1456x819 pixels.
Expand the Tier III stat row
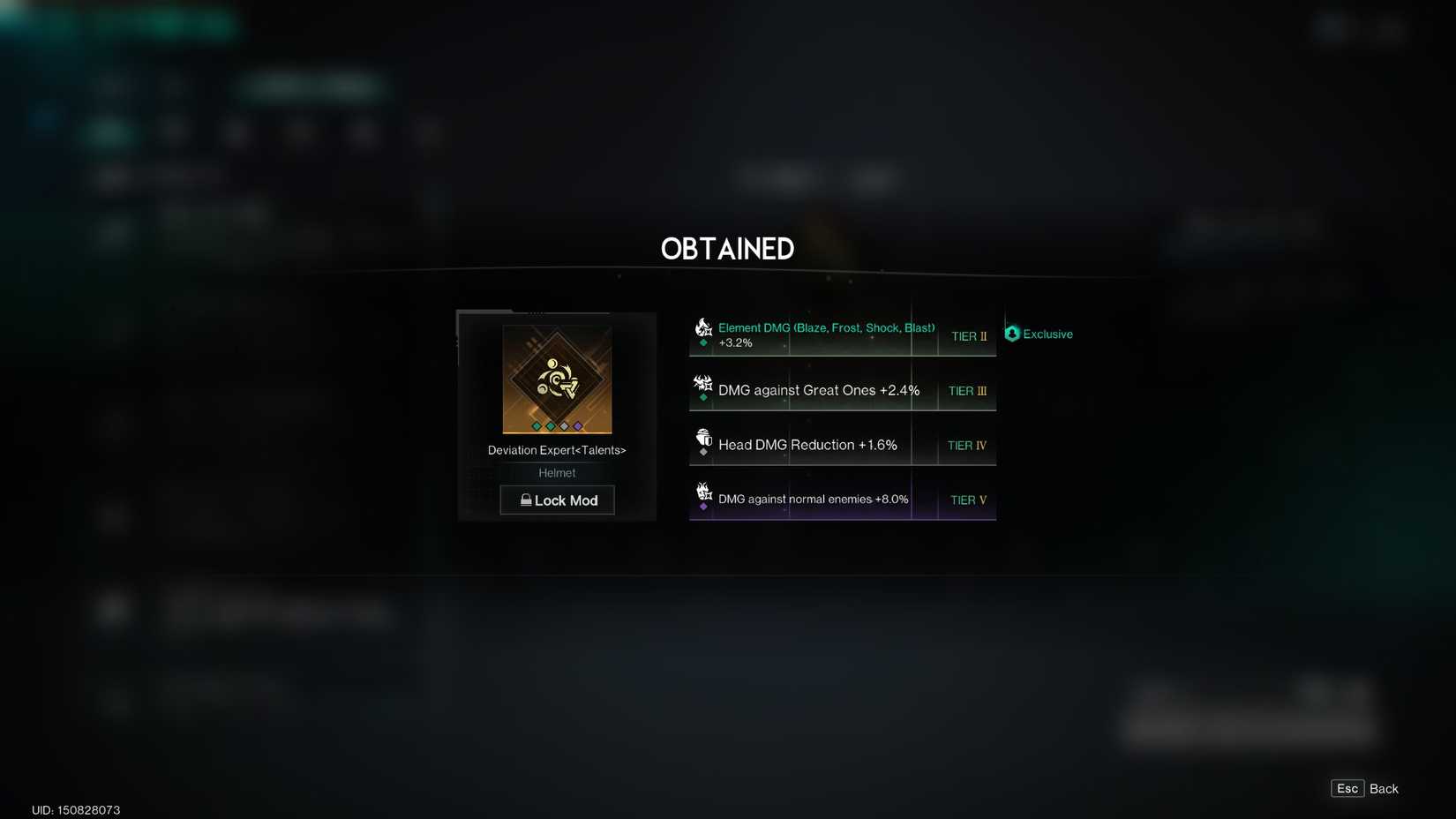[842, 390]
